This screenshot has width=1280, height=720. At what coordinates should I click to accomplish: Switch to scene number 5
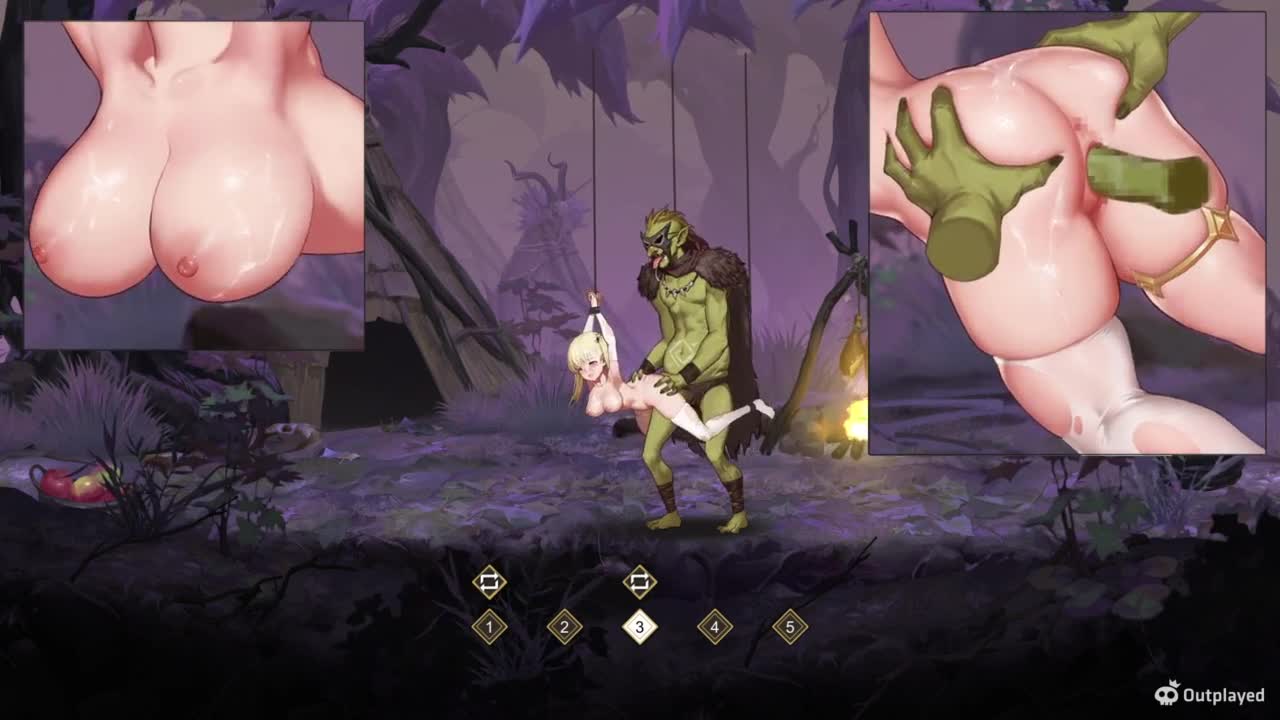click(x=789, y=627)
